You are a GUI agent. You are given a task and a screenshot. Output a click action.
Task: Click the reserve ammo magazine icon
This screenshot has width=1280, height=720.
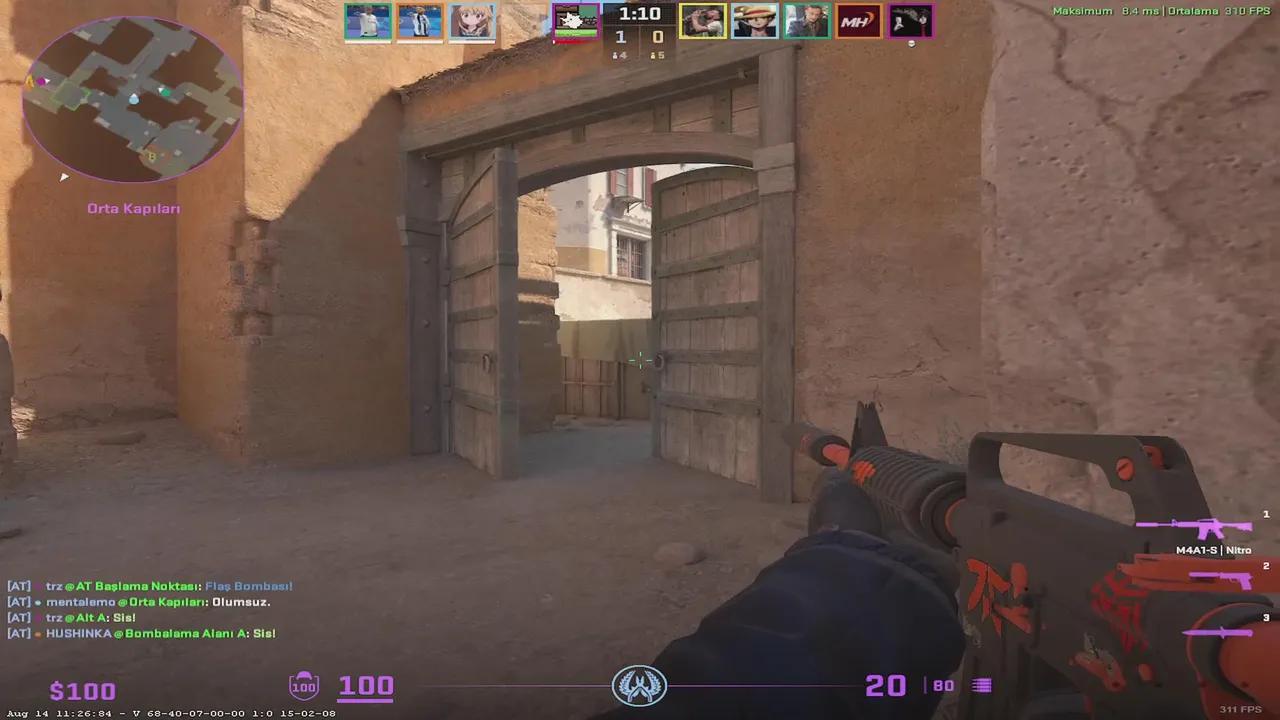(x=981, y=685)
